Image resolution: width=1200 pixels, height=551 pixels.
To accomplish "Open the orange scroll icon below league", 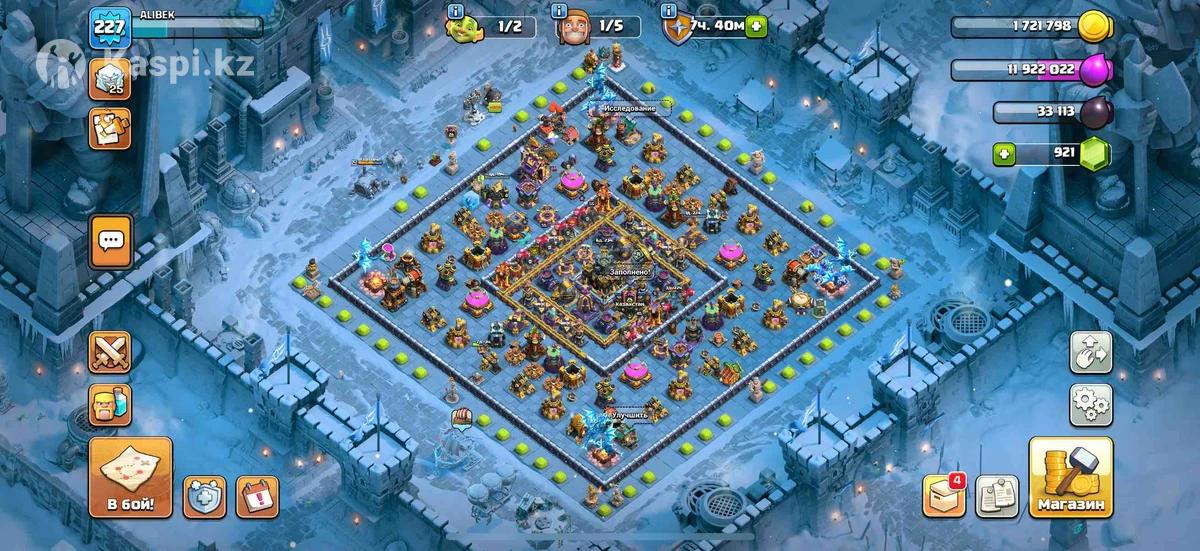I will tap(110, 128).
